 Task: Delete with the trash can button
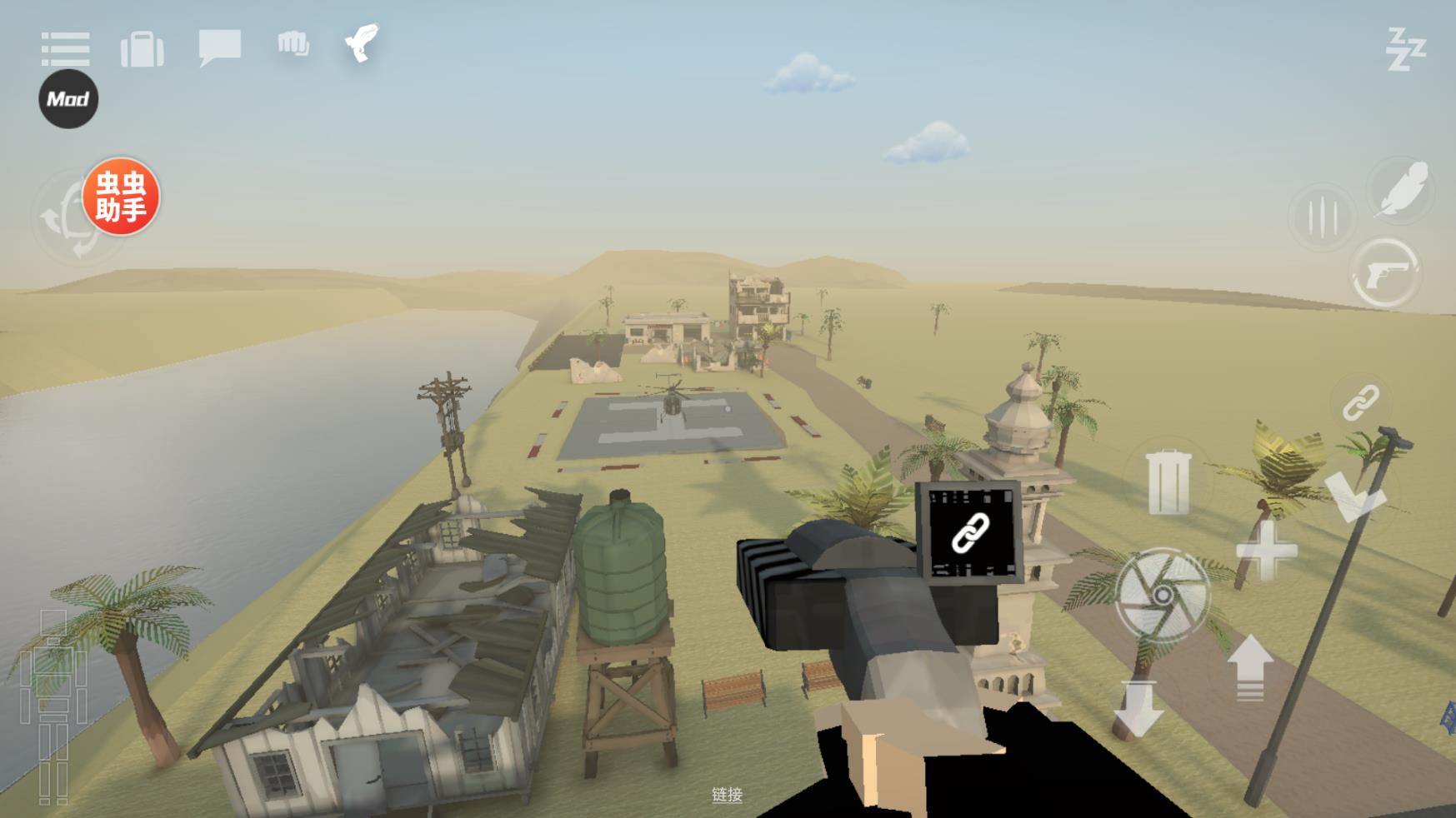(x=1168, y=481)
